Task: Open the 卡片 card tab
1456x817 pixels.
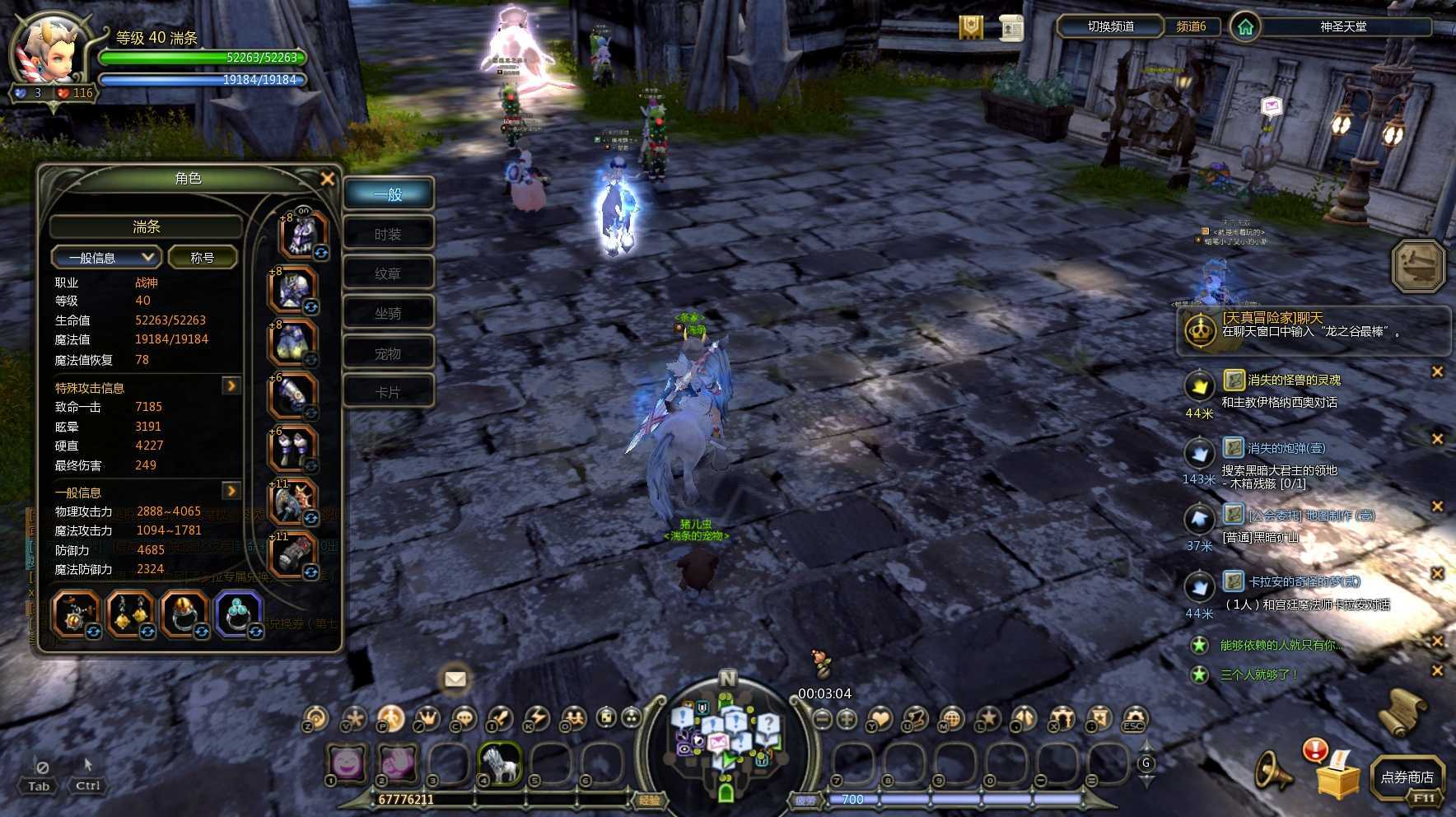Action: pyautogui.click(x=388, y=393)
